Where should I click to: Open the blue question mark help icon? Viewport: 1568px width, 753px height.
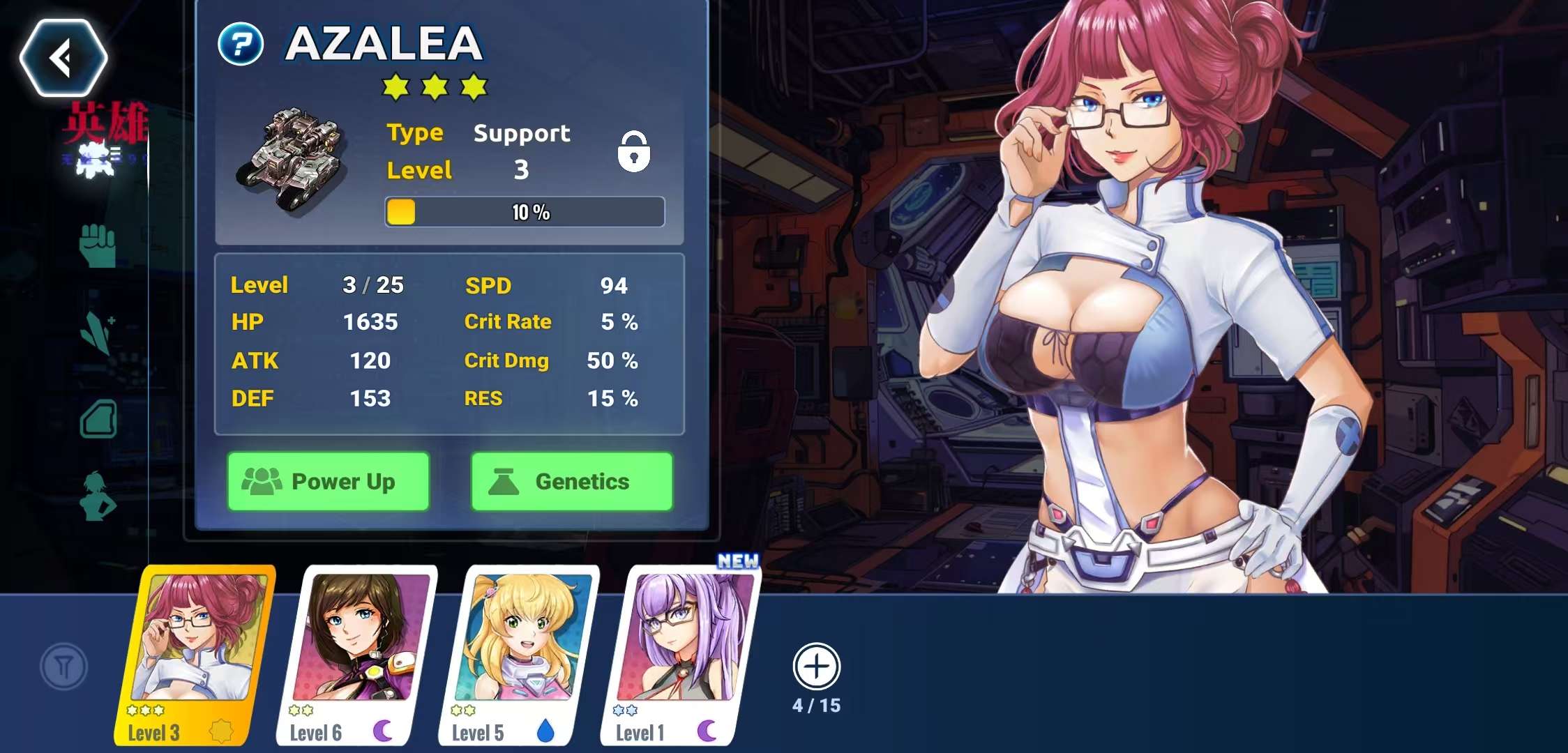tap(241, 45)
